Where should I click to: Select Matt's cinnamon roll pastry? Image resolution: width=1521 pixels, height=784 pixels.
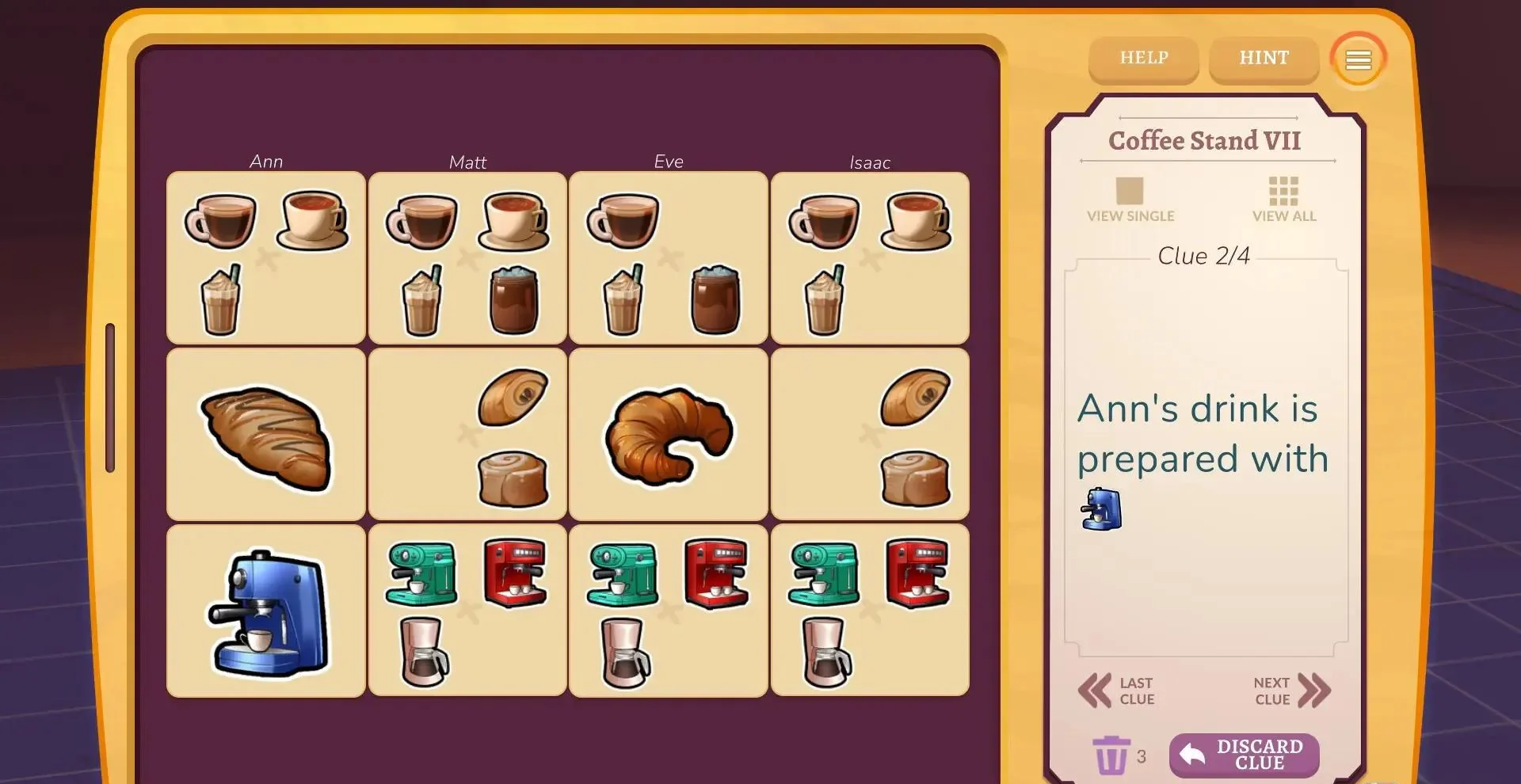click(513, 478)
